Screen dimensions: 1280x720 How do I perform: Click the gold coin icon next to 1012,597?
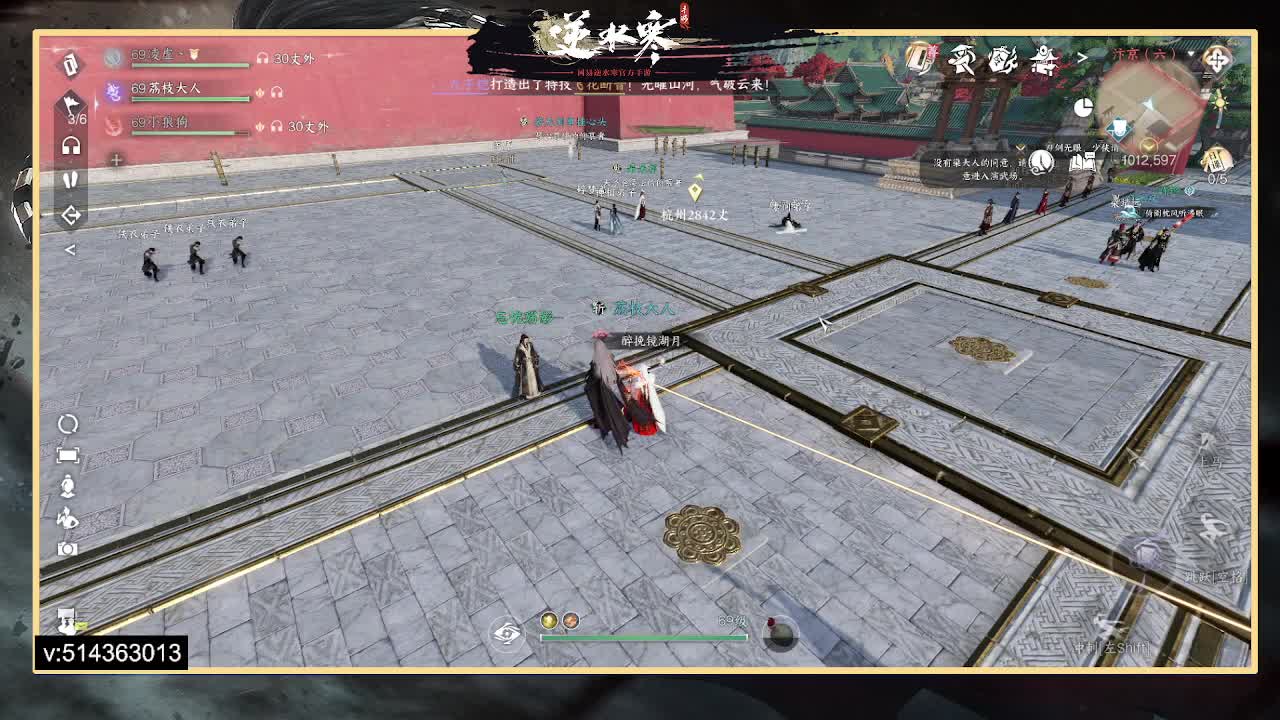[1147, 146]
